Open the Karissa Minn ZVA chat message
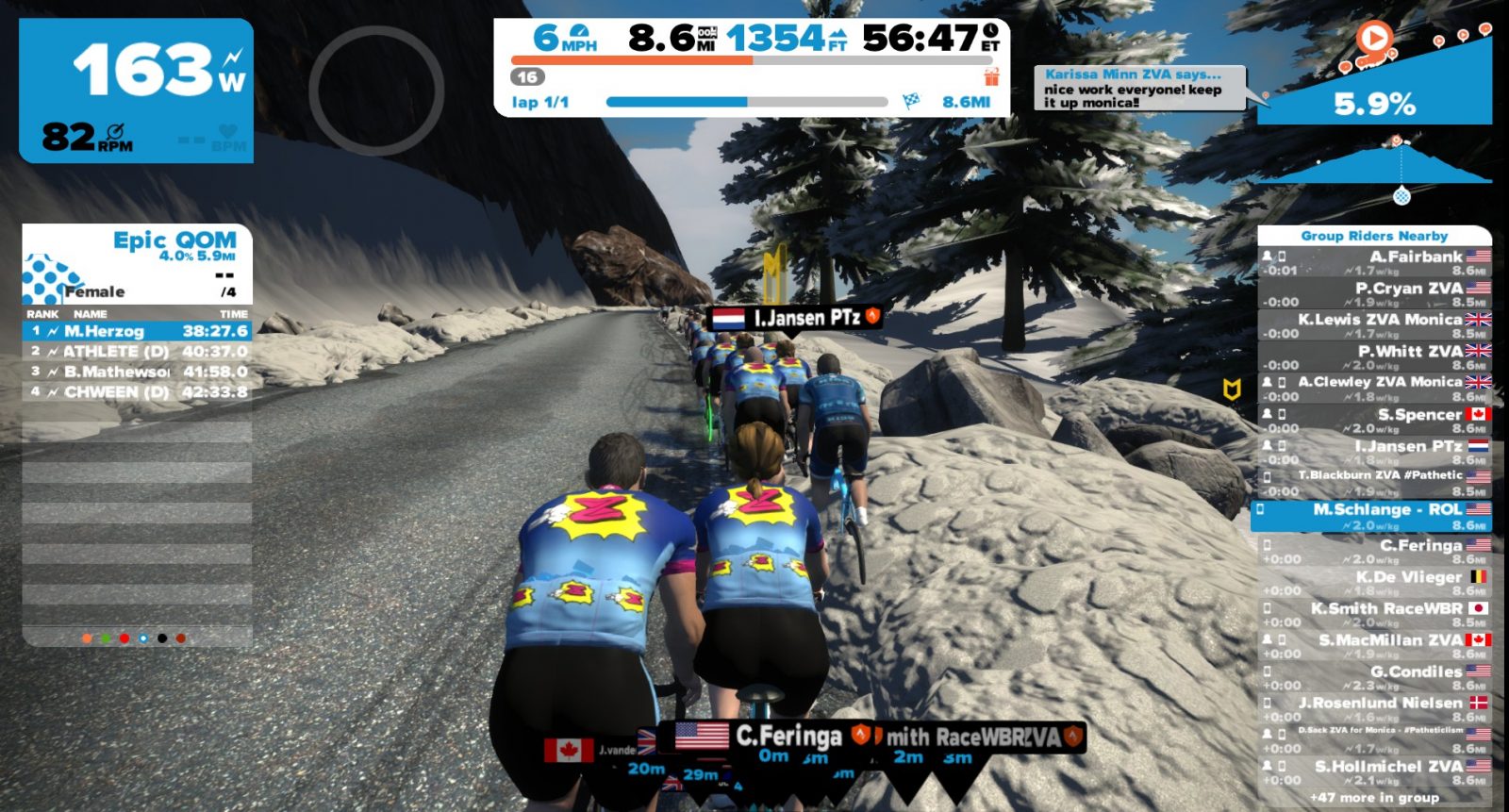 1139,88
